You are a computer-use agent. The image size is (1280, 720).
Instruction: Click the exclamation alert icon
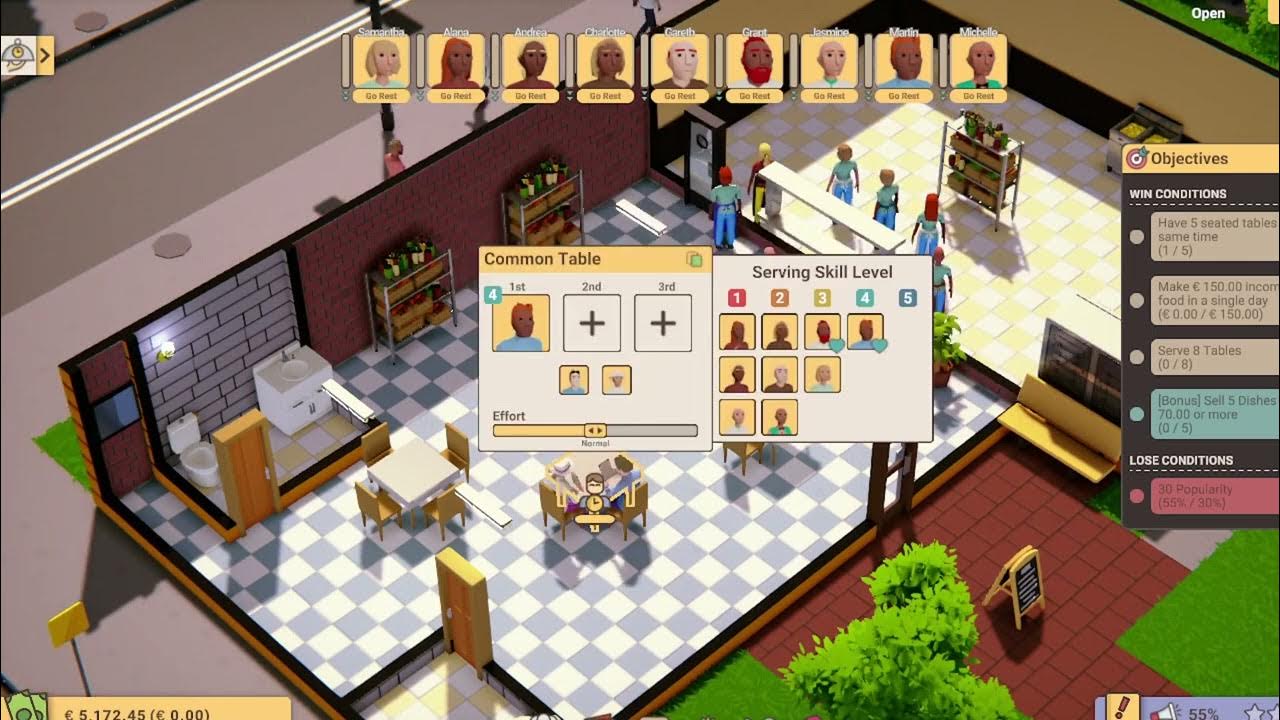(1123, 709)
